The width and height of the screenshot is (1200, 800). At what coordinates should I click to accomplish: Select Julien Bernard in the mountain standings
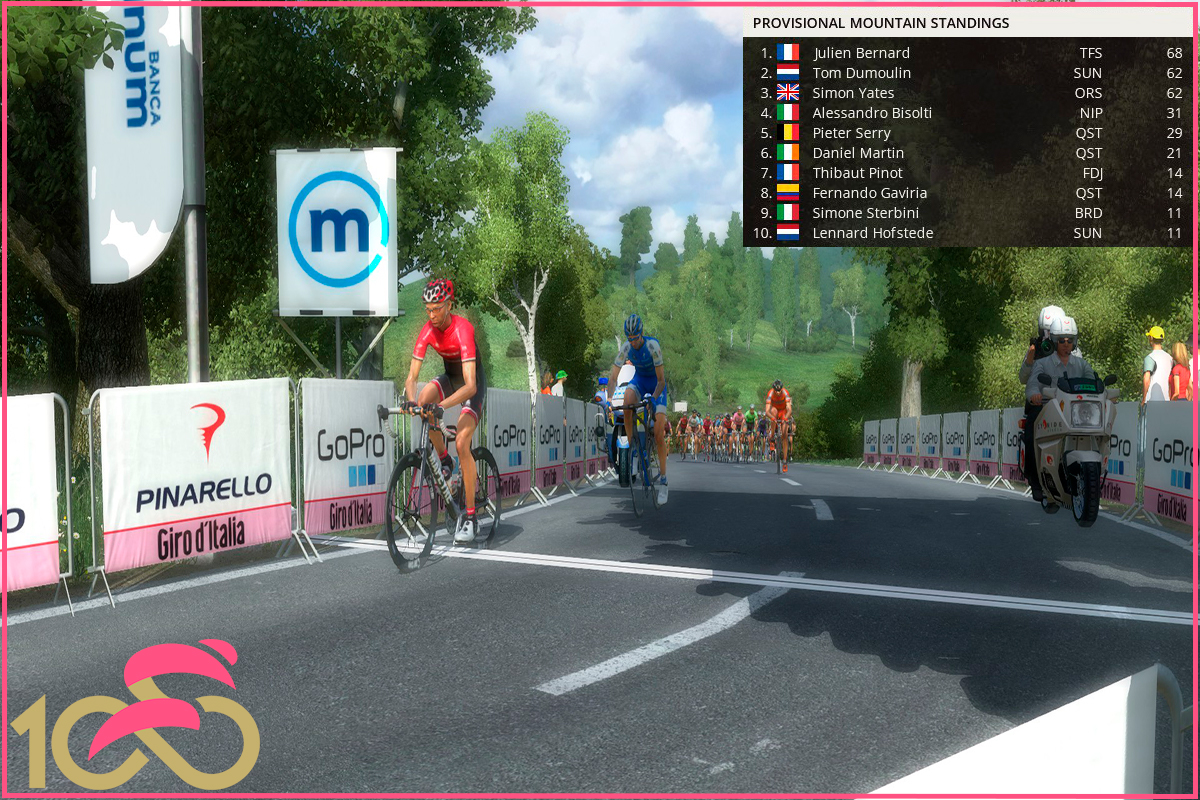click(861, 53)
